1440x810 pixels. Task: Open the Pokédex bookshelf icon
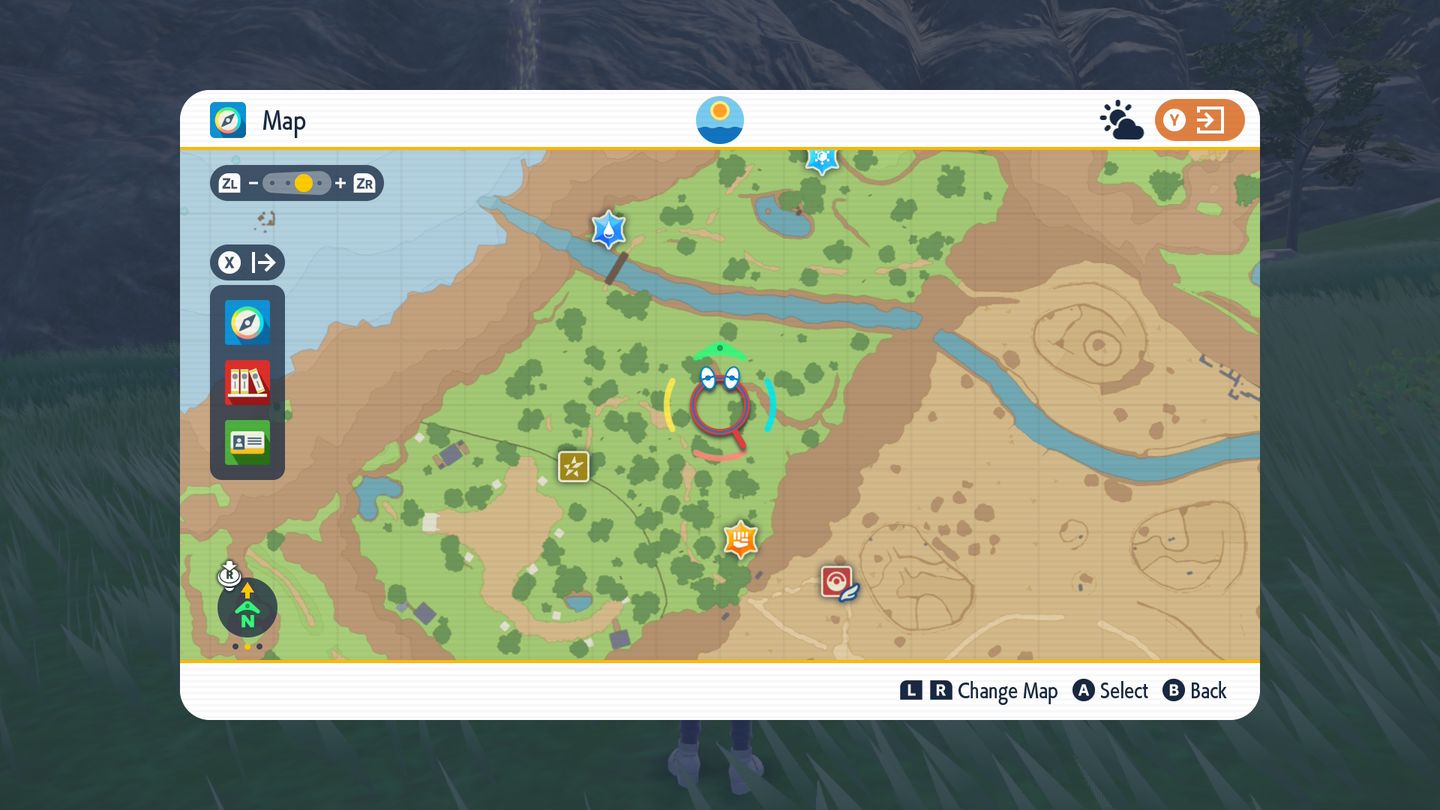tap(247, 382)
